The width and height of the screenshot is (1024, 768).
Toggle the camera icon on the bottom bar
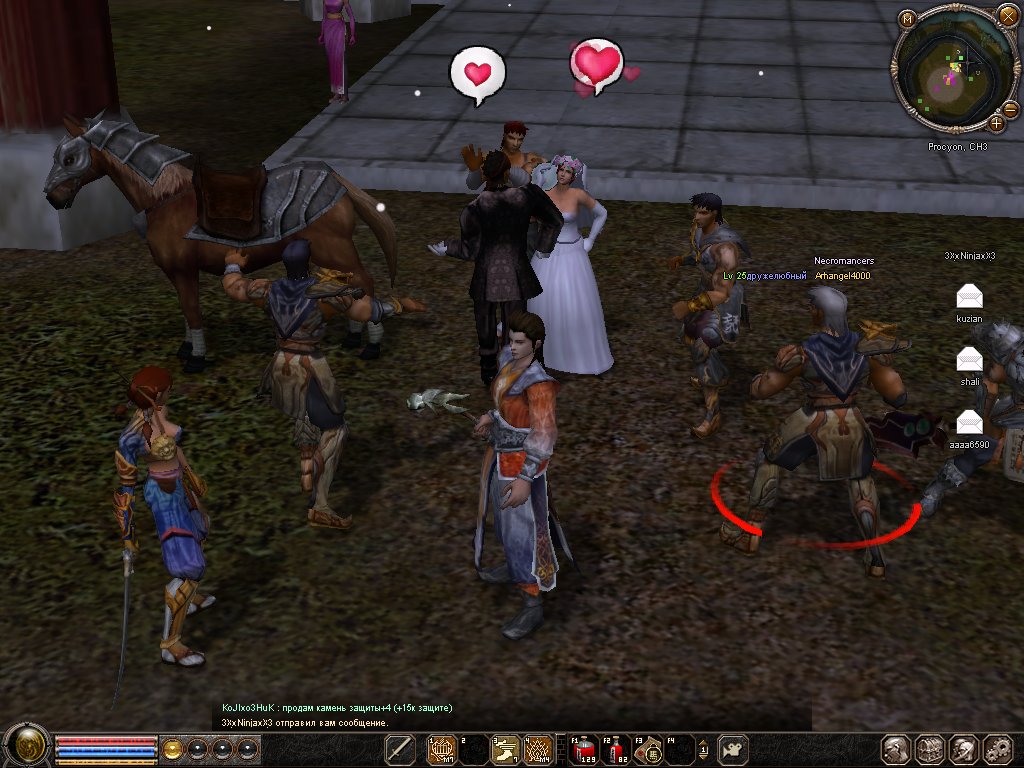point(734,749)
